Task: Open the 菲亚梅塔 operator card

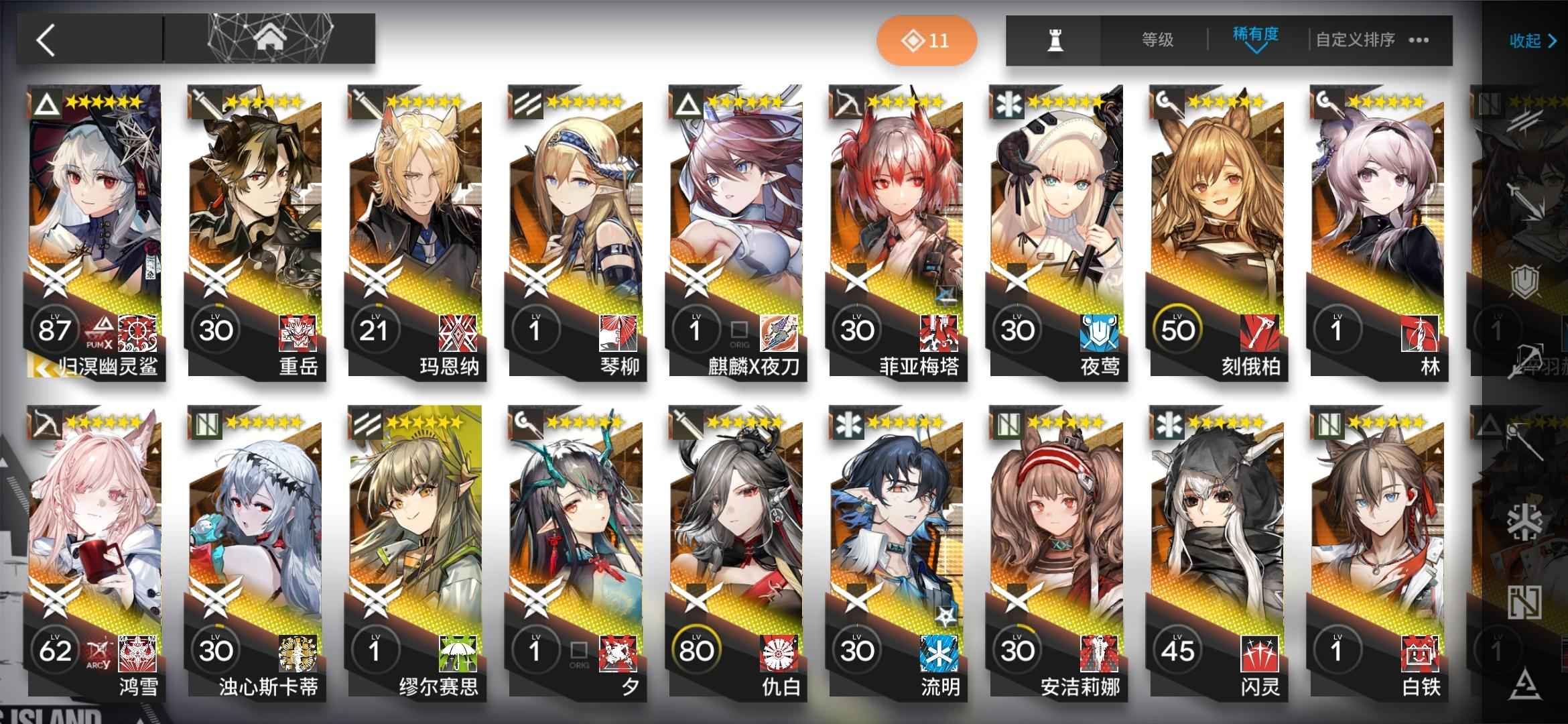Action: point(896,231)
